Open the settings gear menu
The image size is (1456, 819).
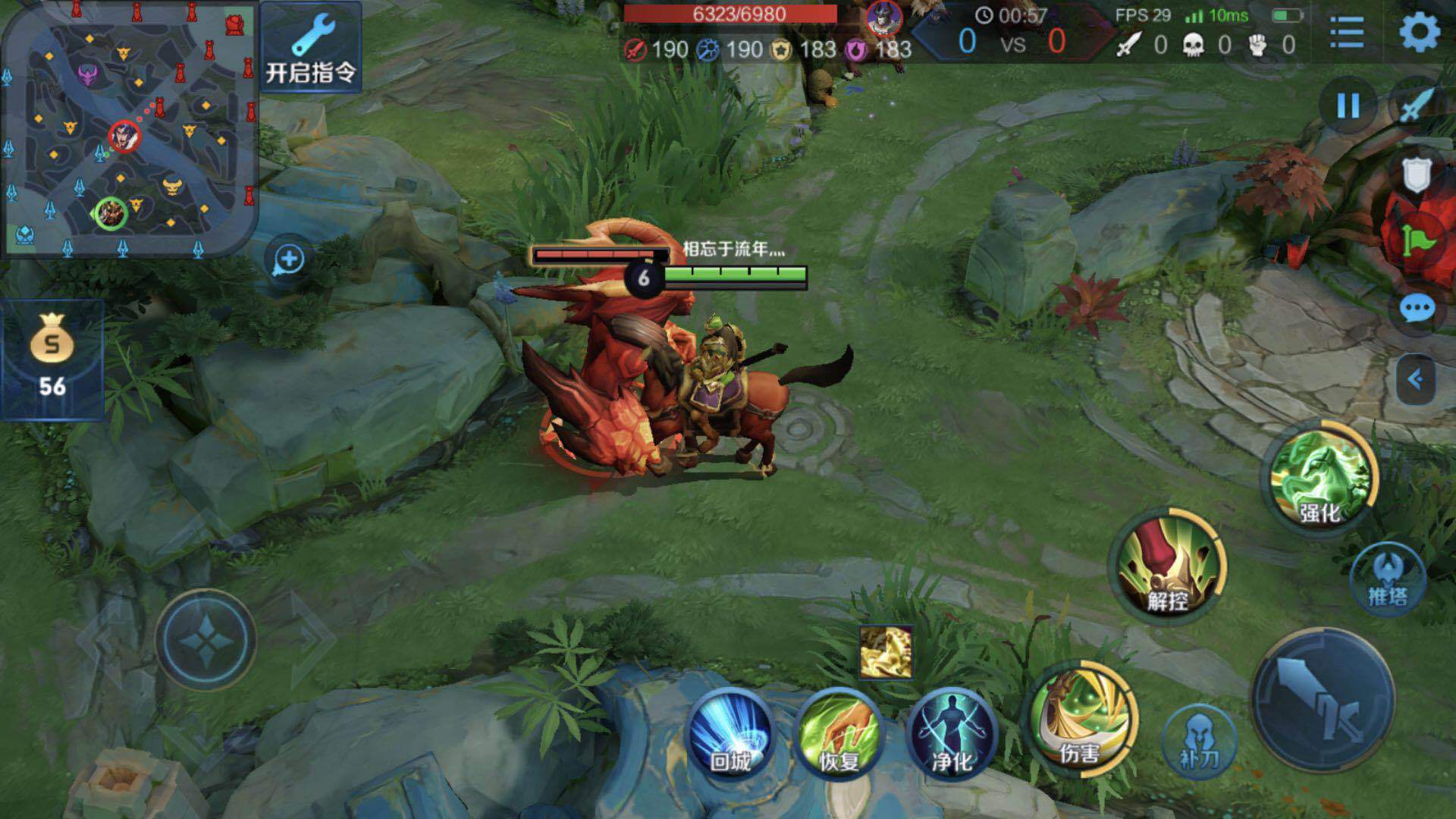[1419, 33]
